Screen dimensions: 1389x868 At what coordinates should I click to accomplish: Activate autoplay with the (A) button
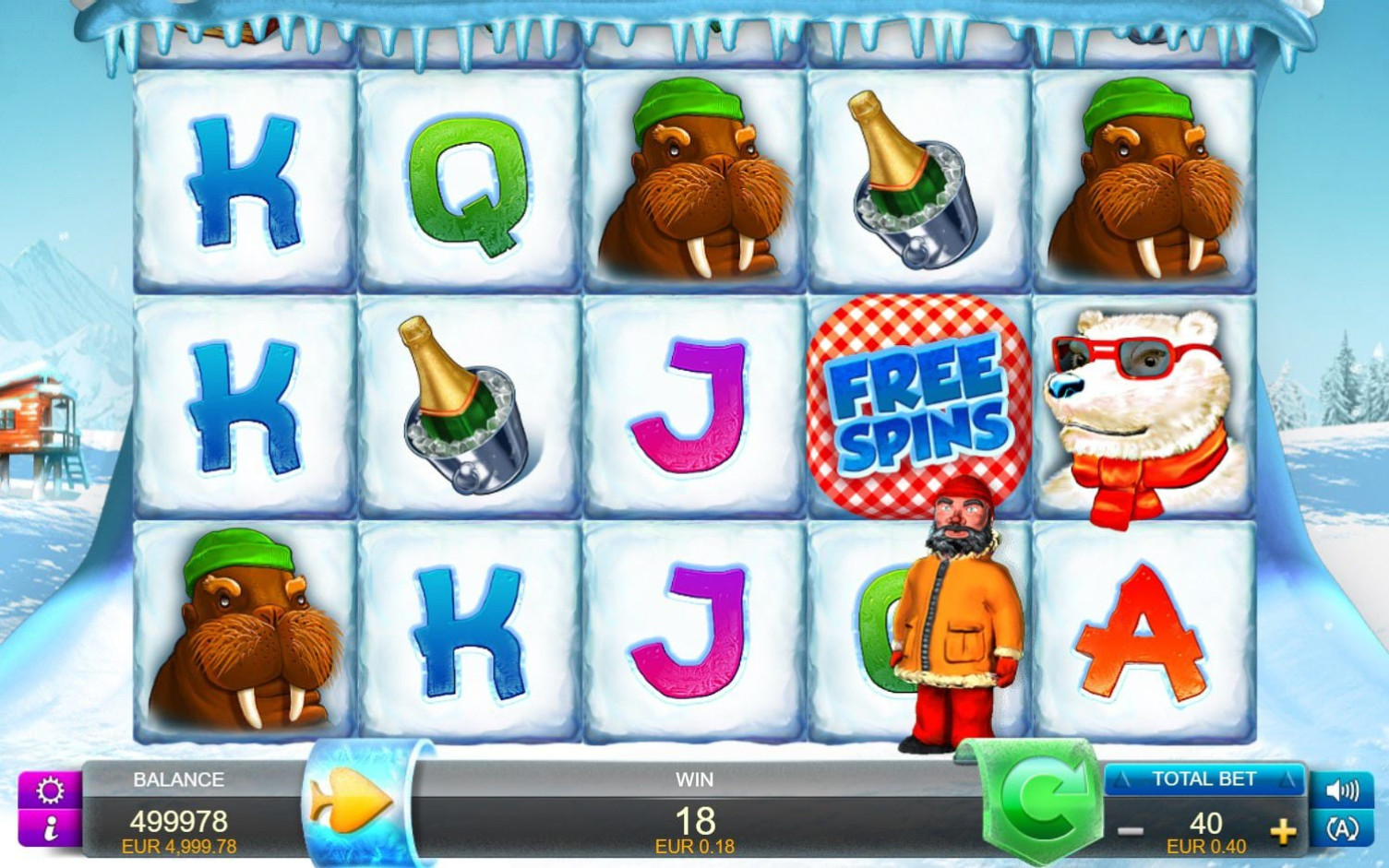point(1342,829)
